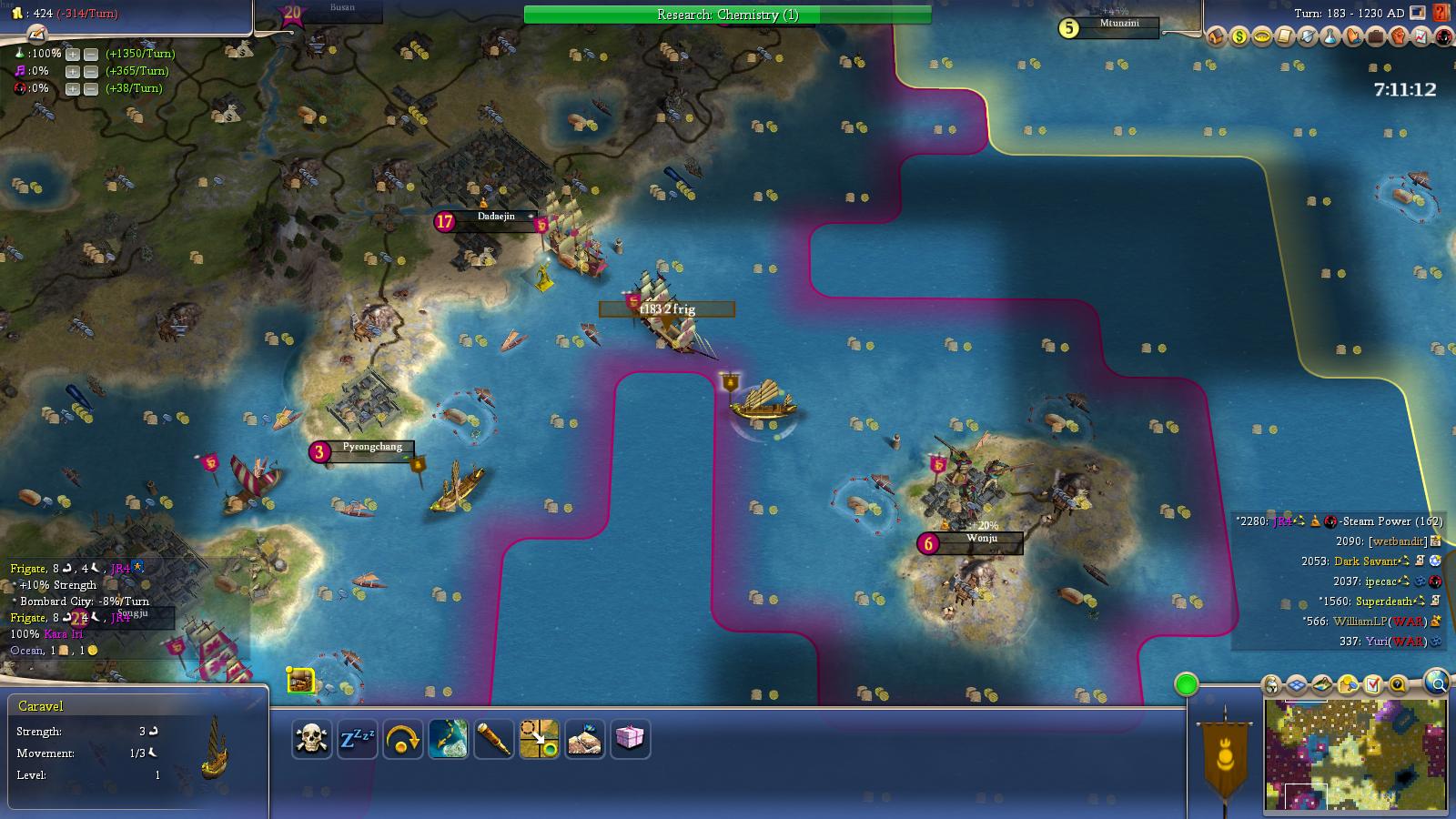Toggle unit flags visibility on minimap bar
Screen dimensions: 1456x819
pos(1270,683)
